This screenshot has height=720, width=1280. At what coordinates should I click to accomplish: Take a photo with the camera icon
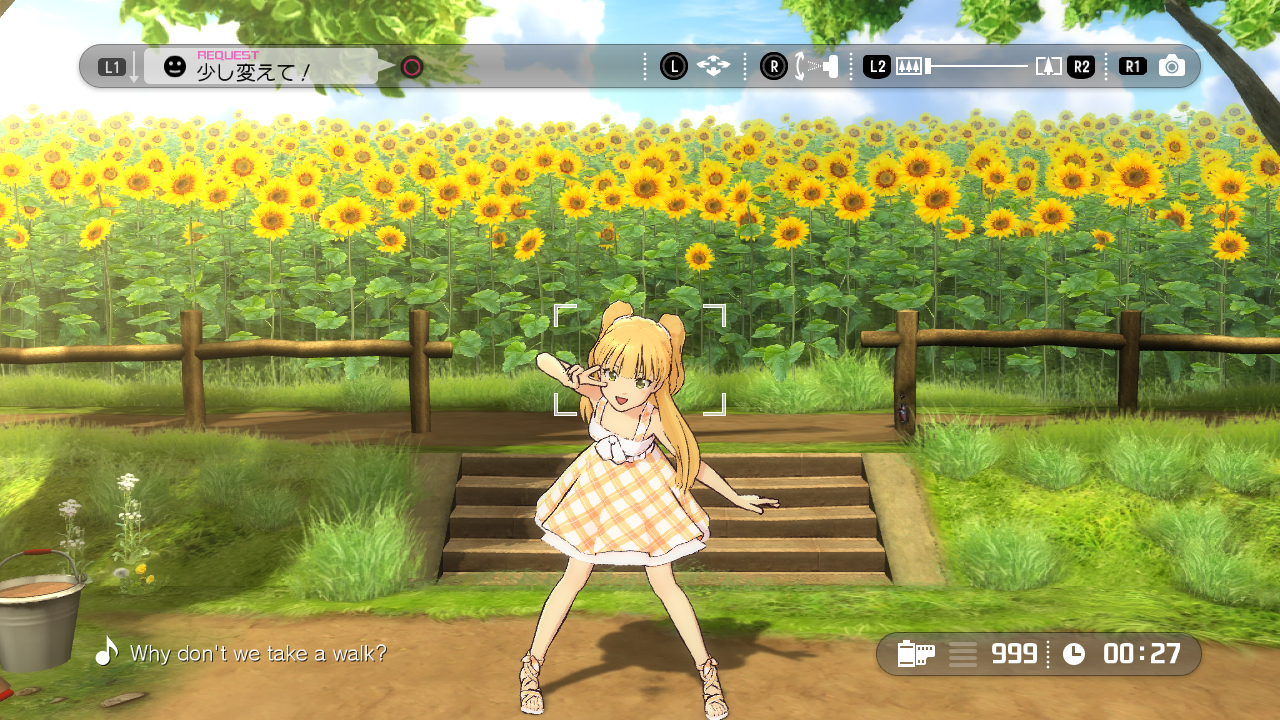coord(1172,67)
